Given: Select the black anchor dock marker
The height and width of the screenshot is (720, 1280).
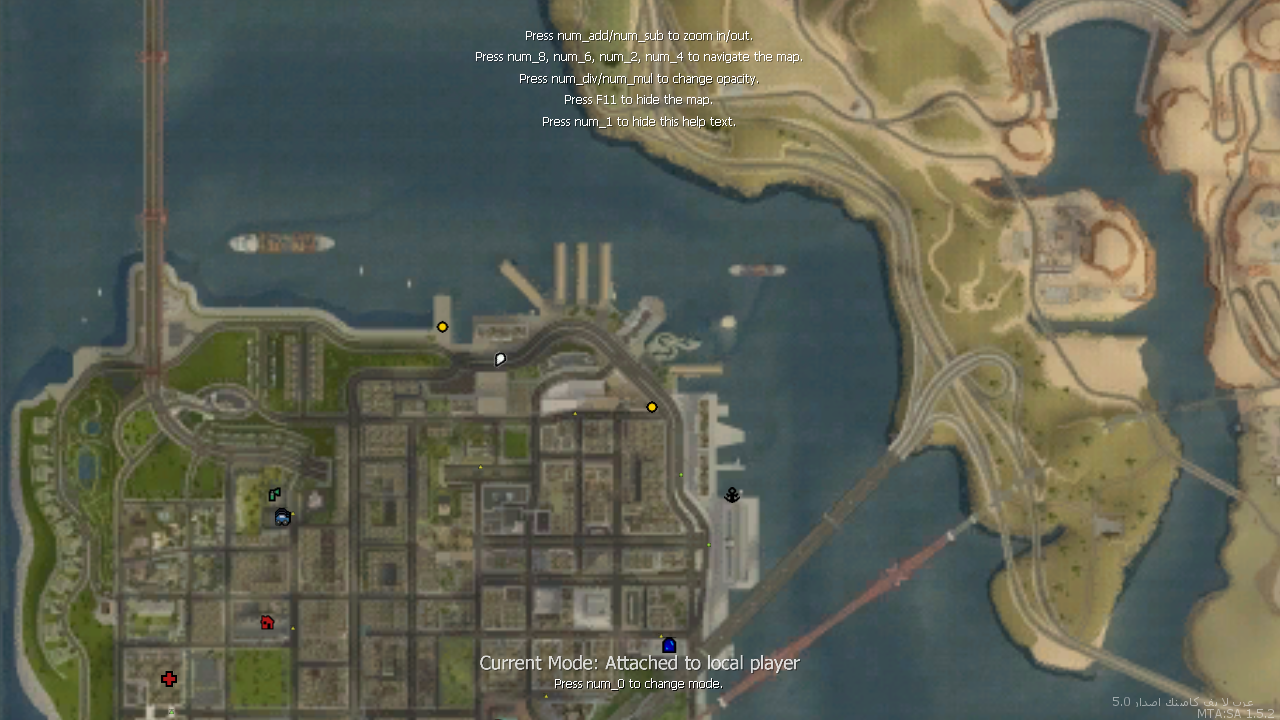Looking at the screenshot, I should tap(732, 495).
